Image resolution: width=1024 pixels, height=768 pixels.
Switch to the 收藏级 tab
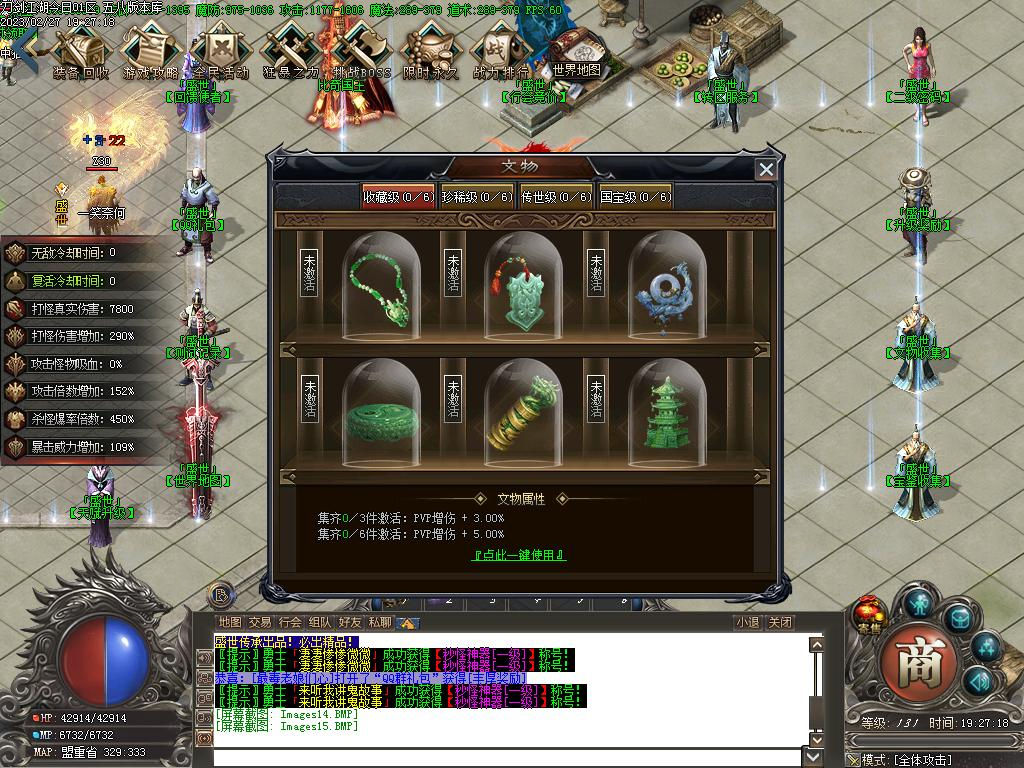(397, 197)
